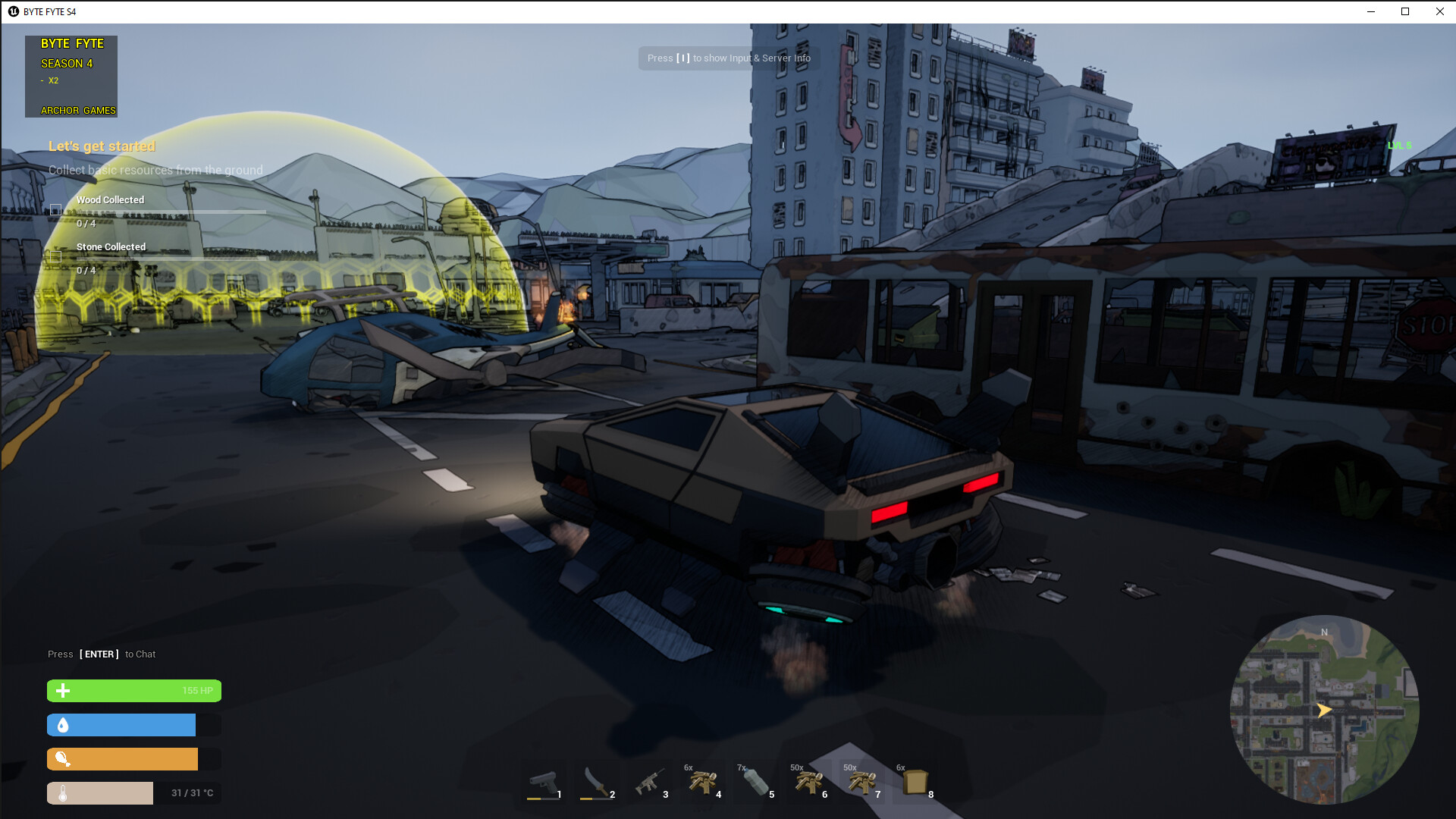
Task: Equip the machete from hotbar slot 2
Action: (x=597, y=783)
